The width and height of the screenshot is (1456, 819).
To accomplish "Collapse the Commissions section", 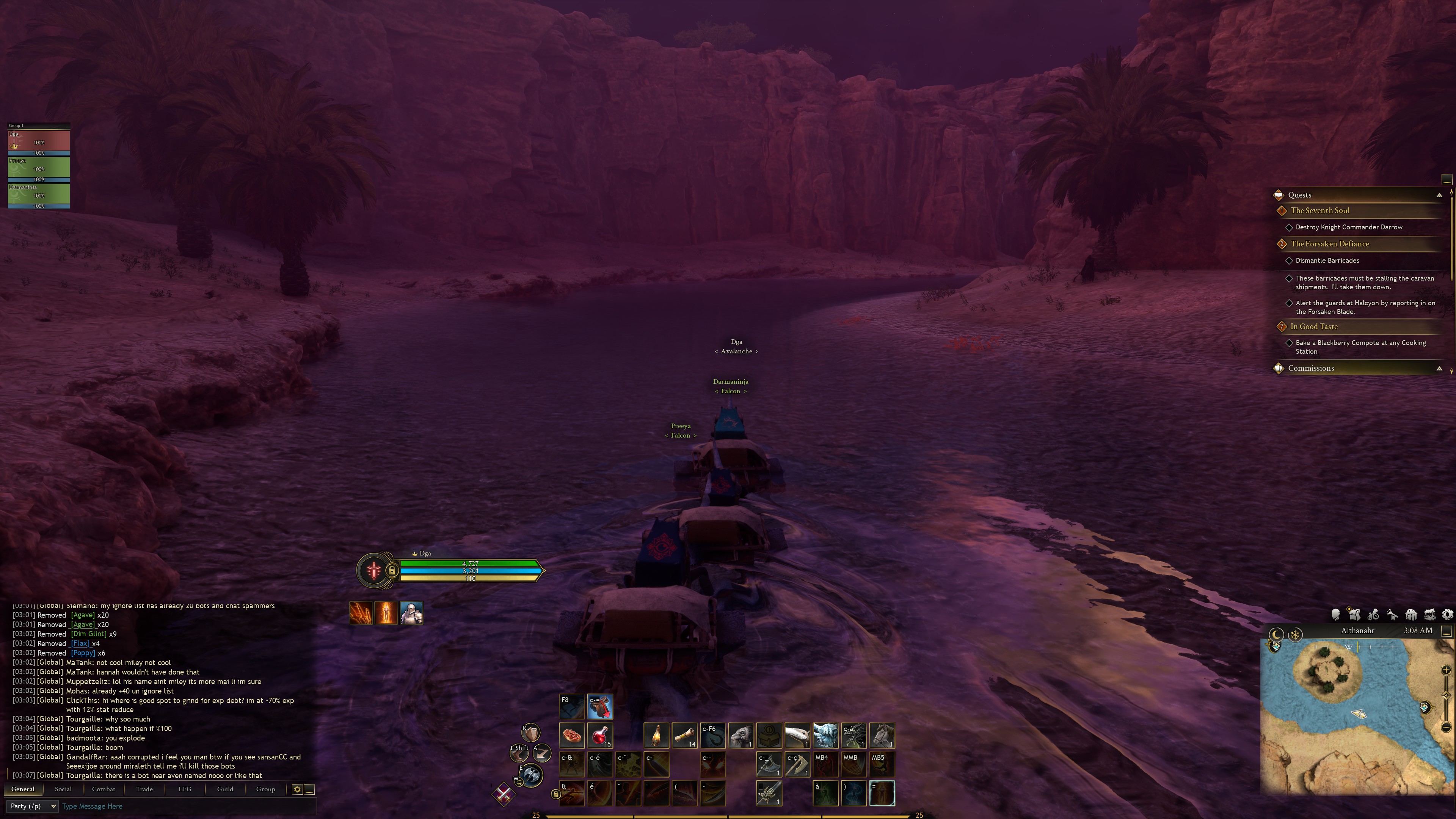I will 1439,369.
